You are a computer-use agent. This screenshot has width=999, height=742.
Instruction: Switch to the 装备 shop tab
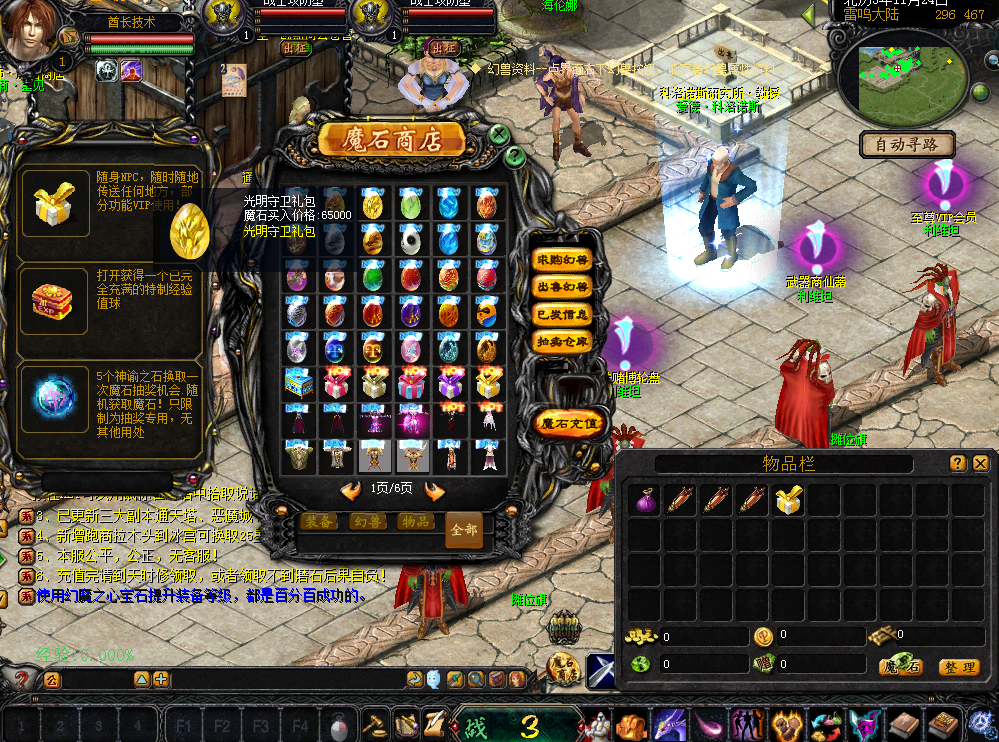[x=320, y=521]
